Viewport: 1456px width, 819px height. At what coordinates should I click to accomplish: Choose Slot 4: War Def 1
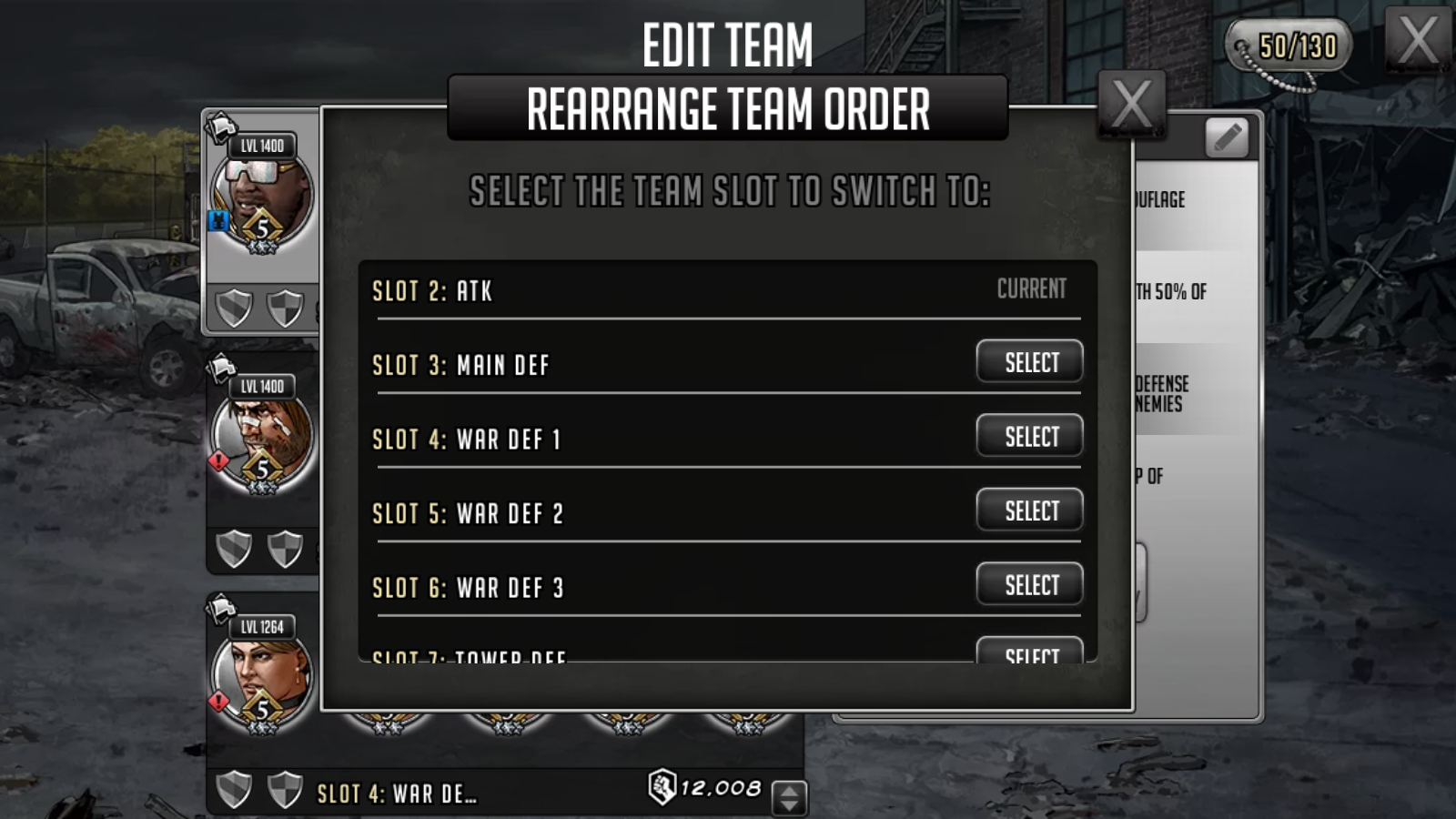click(x=1029, y=437)
